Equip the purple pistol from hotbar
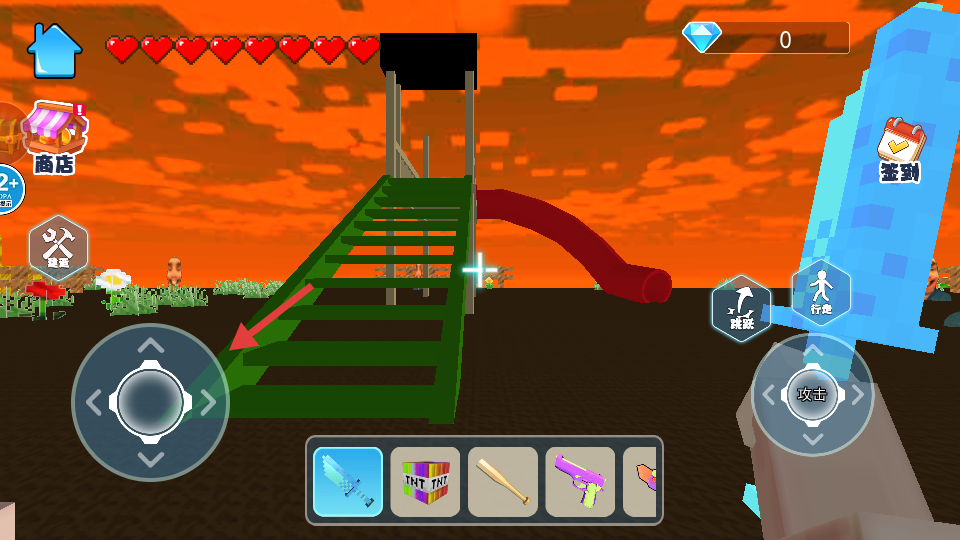The height and width of the screenshot is (540, 960). point(580,481)
